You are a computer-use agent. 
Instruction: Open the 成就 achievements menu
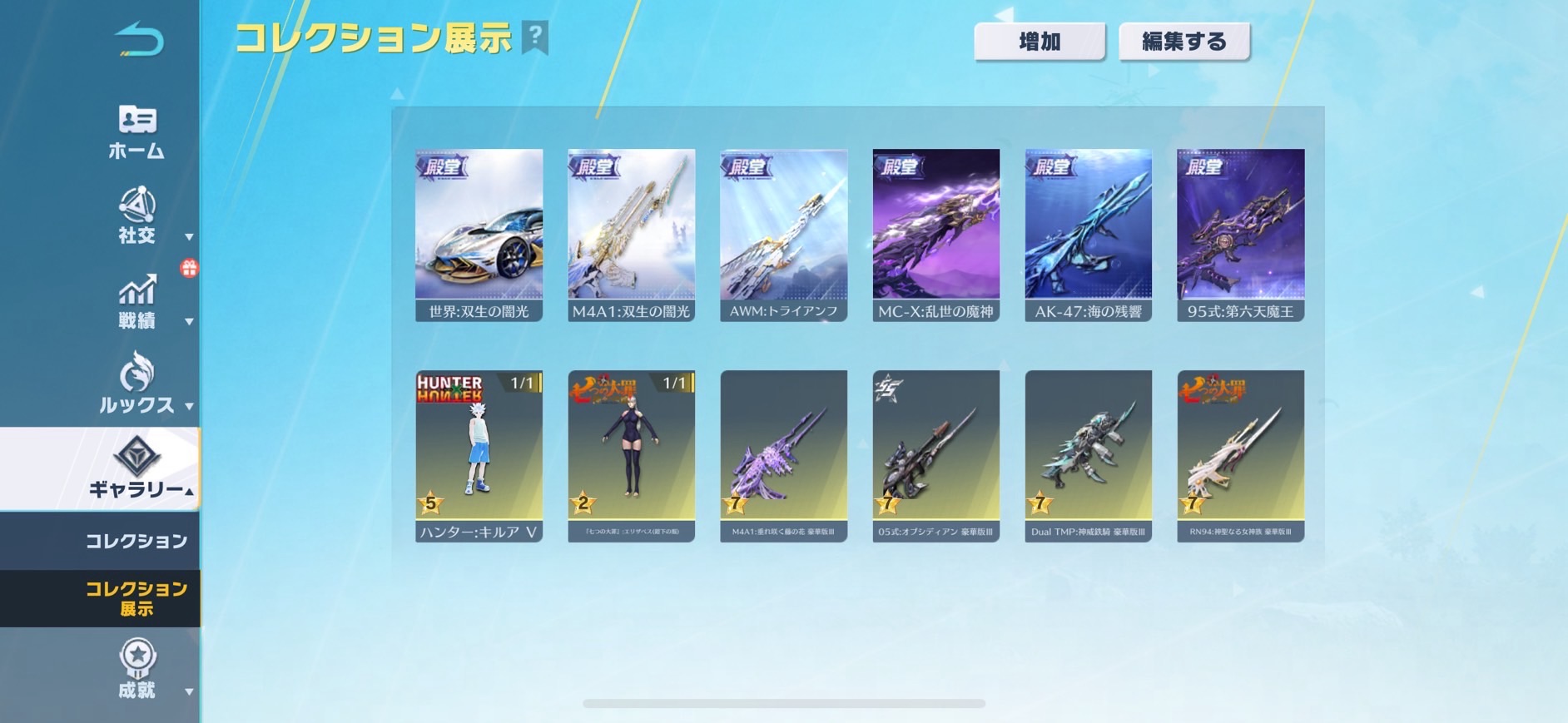pos(137,670)
